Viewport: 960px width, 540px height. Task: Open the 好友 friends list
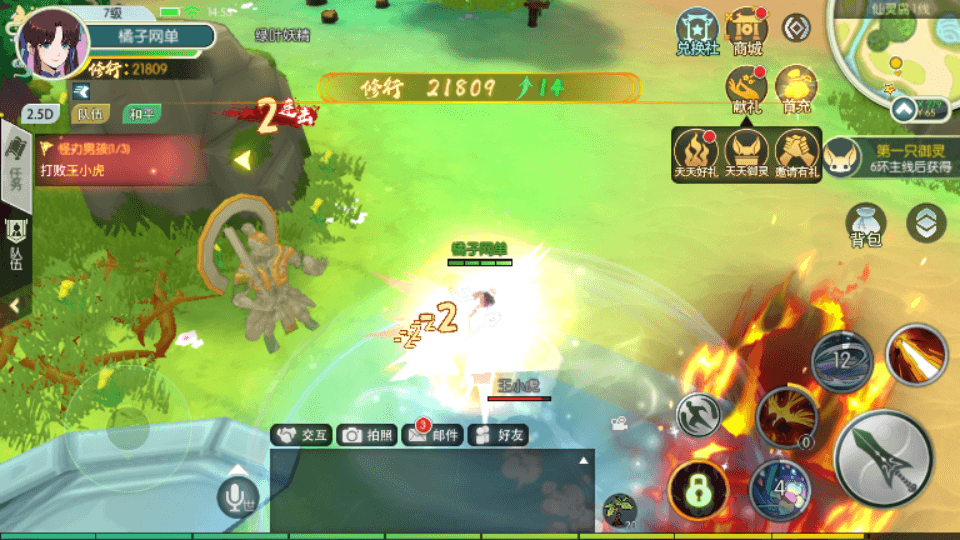tap(498, 435)
